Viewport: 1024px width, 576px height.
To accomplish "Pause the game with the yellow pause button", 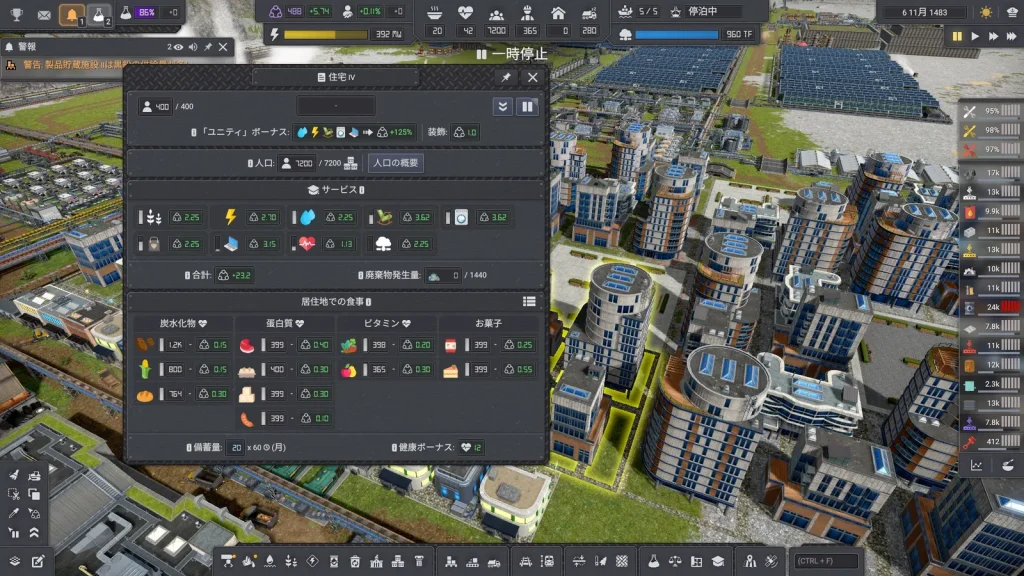I will (x=957, y=36).
